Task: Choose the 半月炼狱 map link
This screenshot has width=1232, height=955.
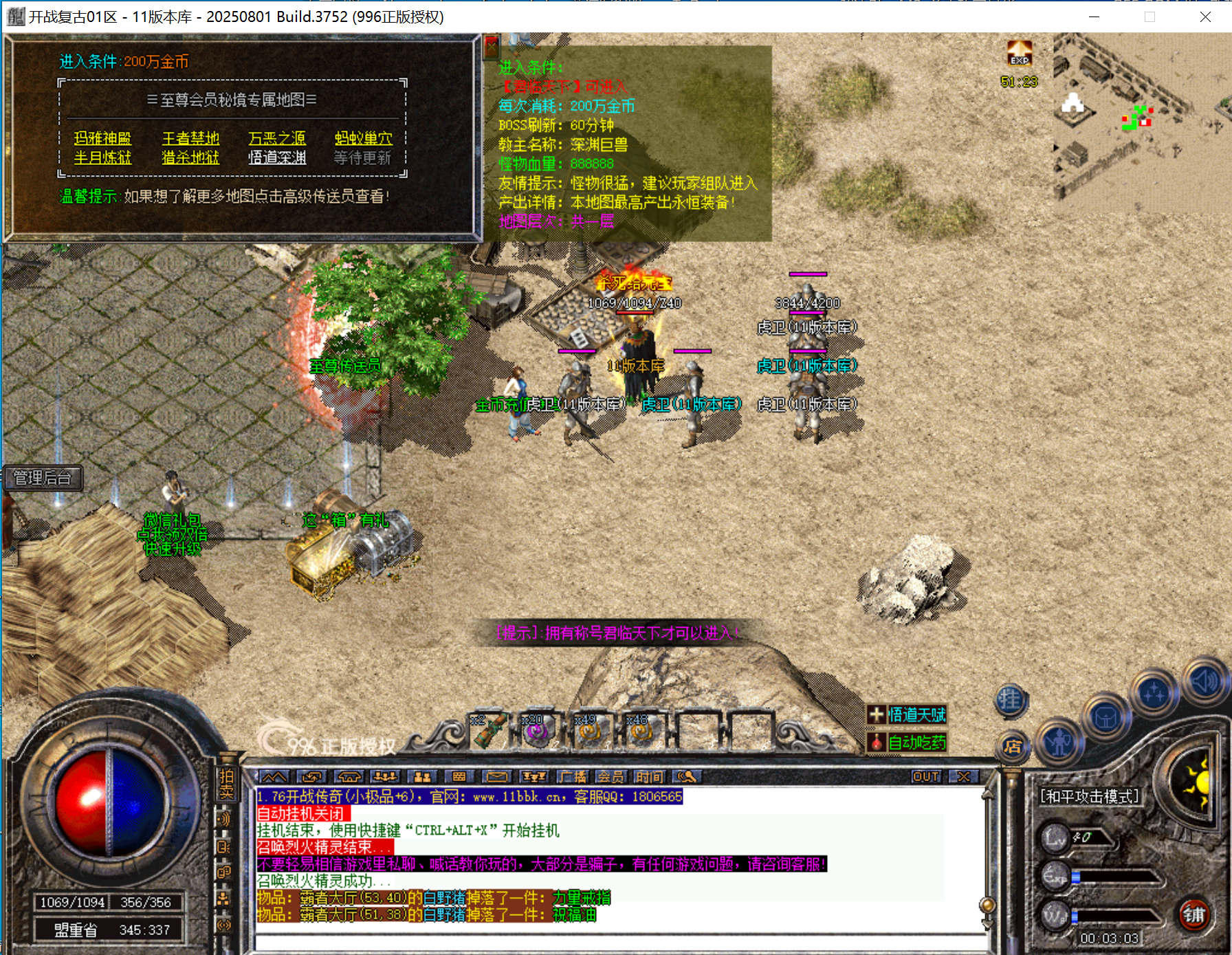Action: (x=102, y=157)
